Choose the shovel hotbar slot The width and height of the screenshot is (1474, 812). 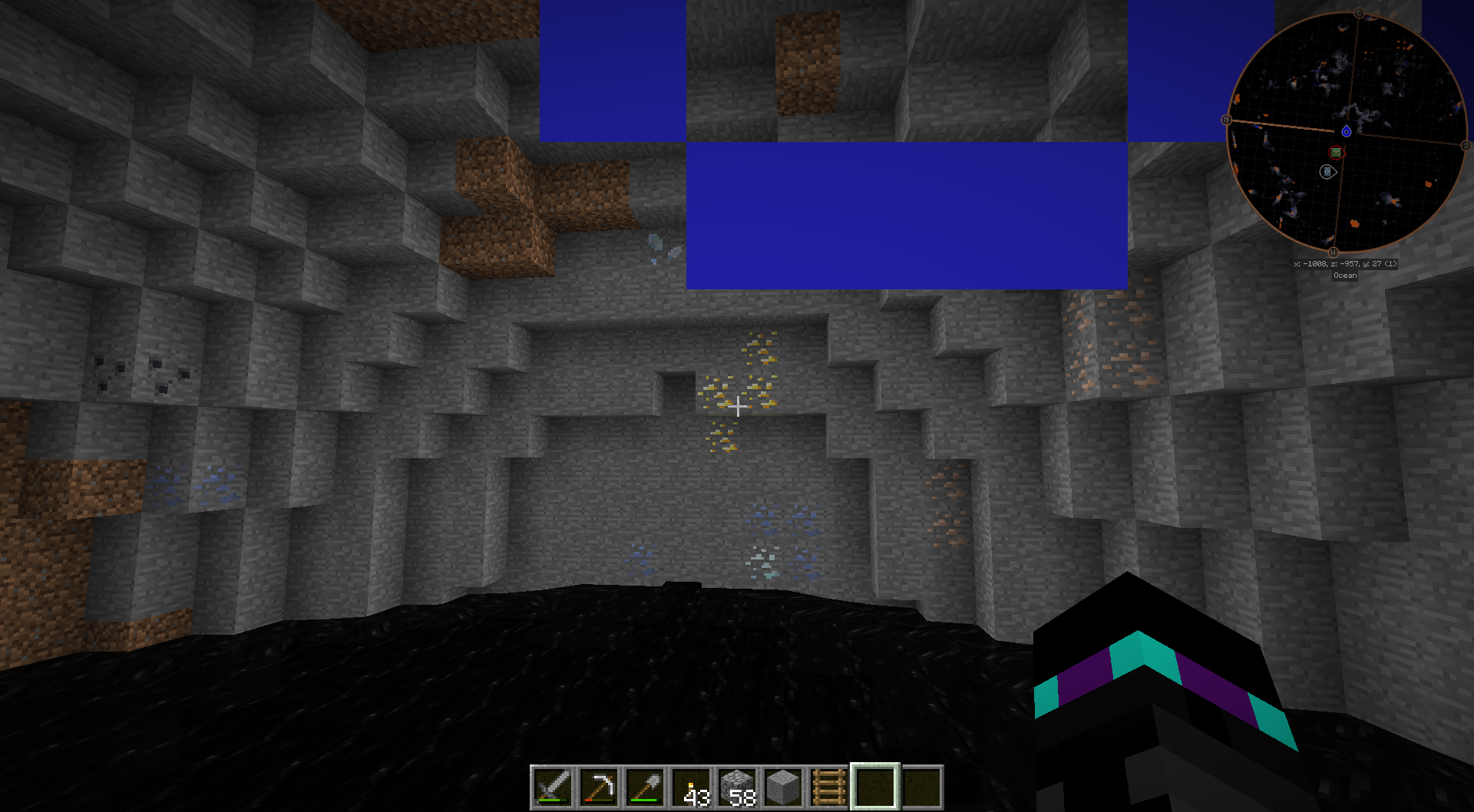pos(645,787)
